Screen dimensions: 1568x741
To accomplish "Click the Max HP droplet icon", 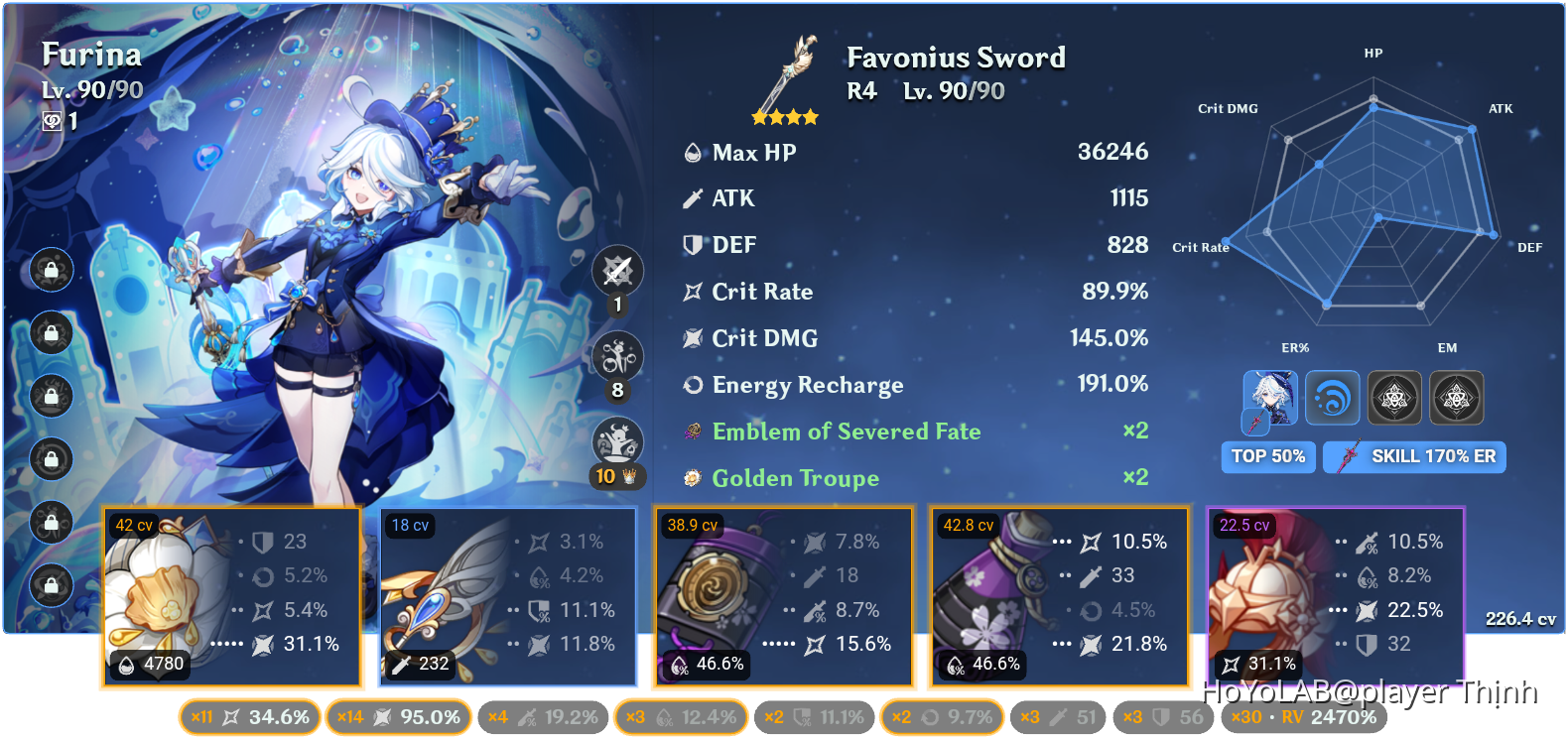I will tap(692, 152).
